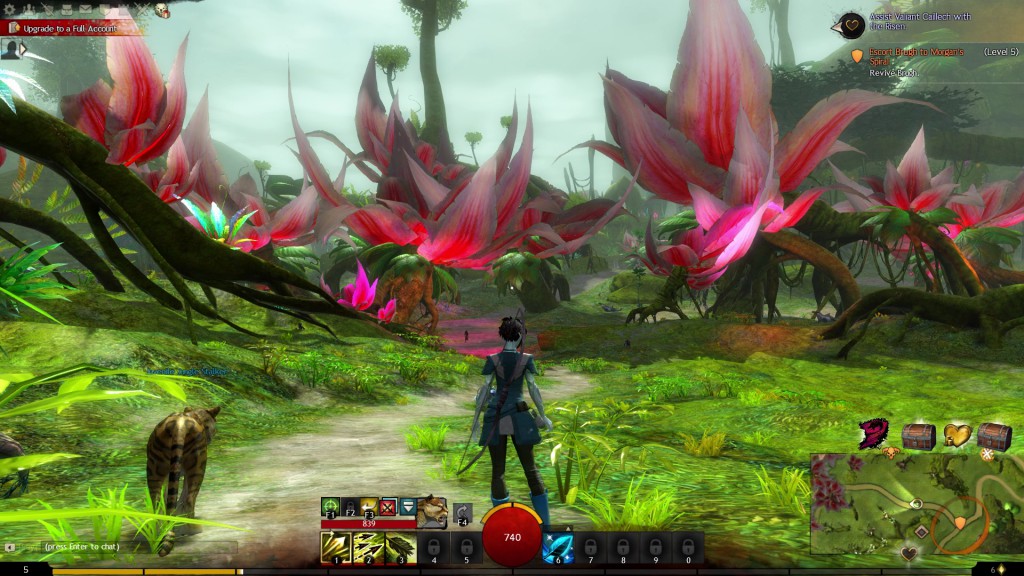Use the blue feather healing skill

[x=556, y=547]
